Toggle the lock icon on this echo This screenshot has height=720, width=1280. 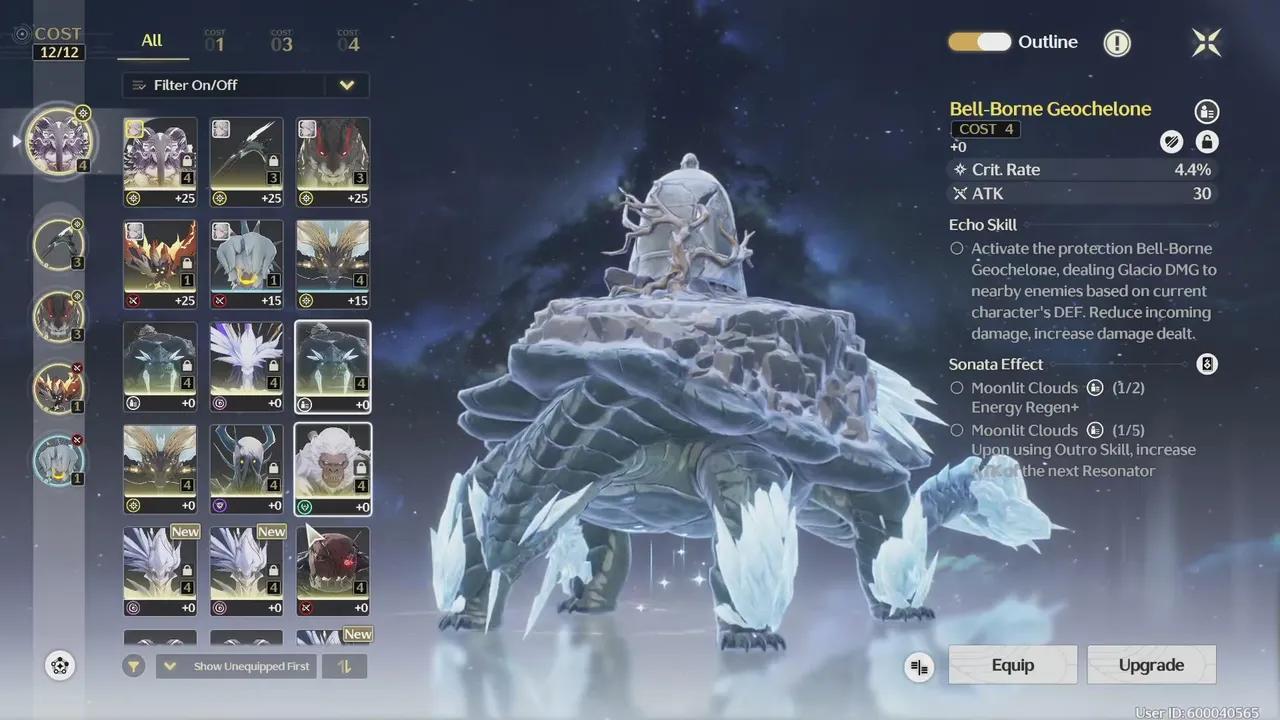1206,142
